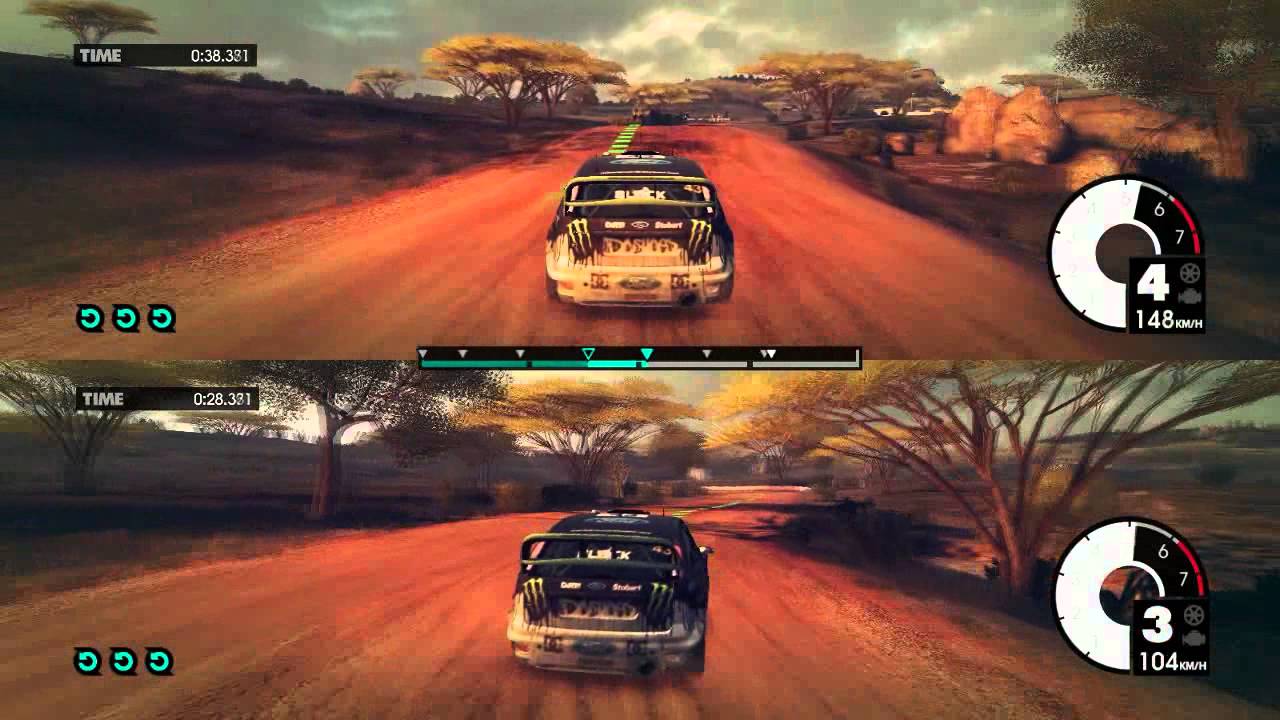This screenshot has width=1280, height=720.
Task: Select the last flashback icon, bottom screen
Action: pyautogui.click(x=158, y=658)
